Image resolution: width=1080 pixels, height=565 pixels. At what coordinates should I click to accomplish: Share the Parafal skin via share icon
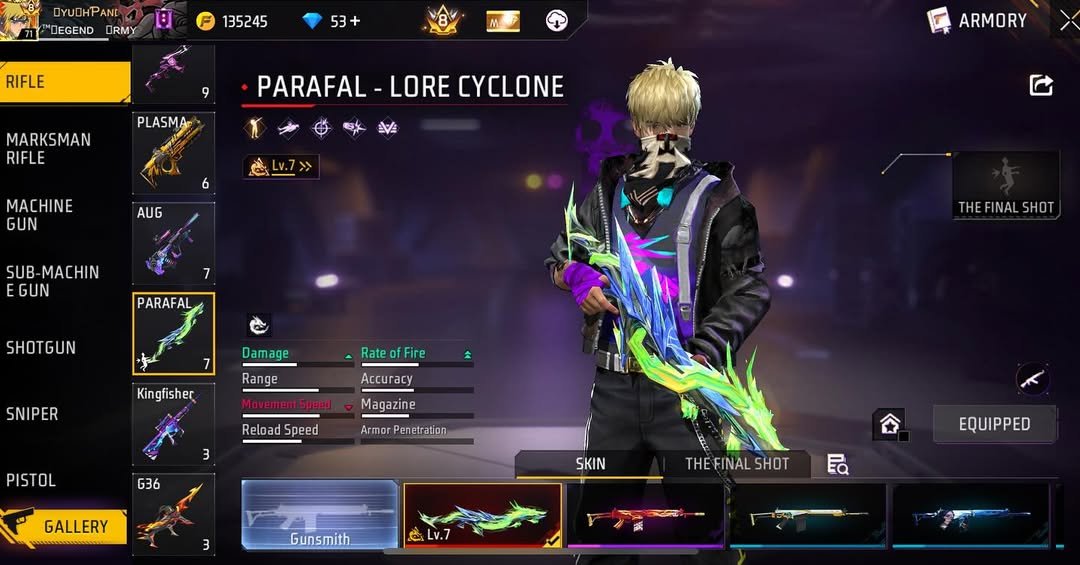tap(1041, 86)
